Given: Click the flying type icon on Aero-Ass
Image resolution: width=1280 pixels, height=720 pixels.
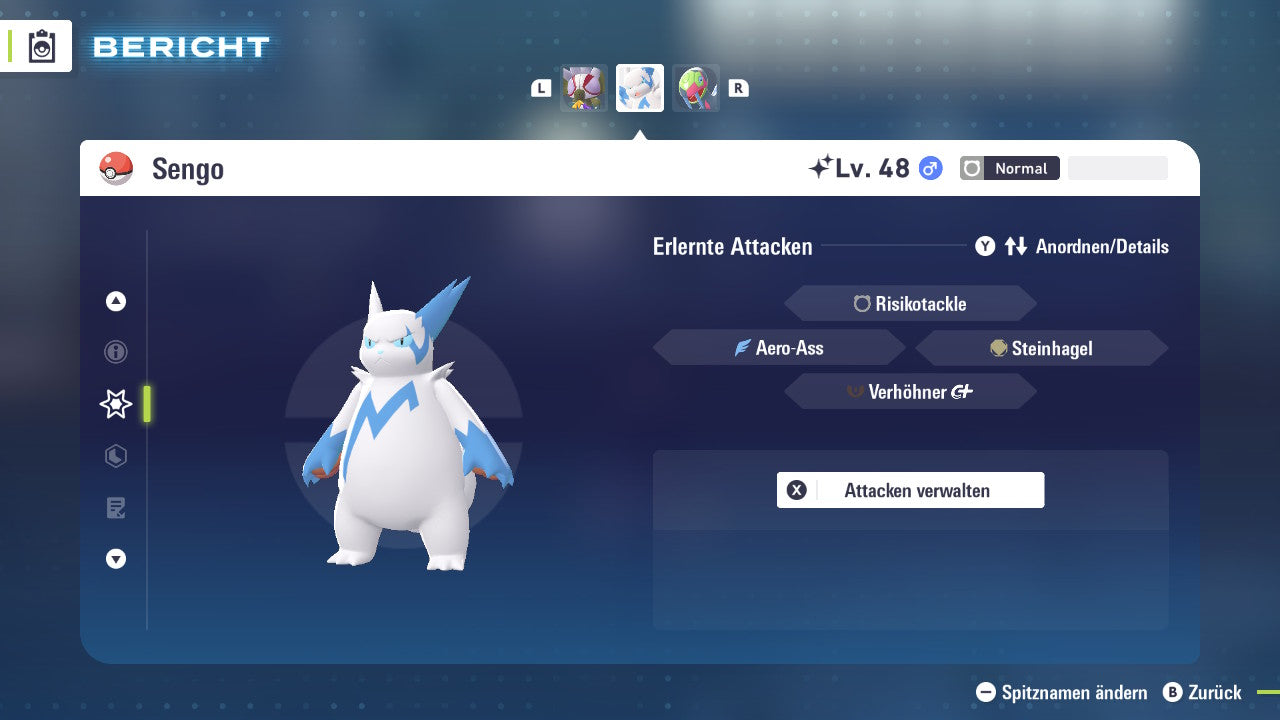Looking at the screenshot, I should click(x=740, y=348).
